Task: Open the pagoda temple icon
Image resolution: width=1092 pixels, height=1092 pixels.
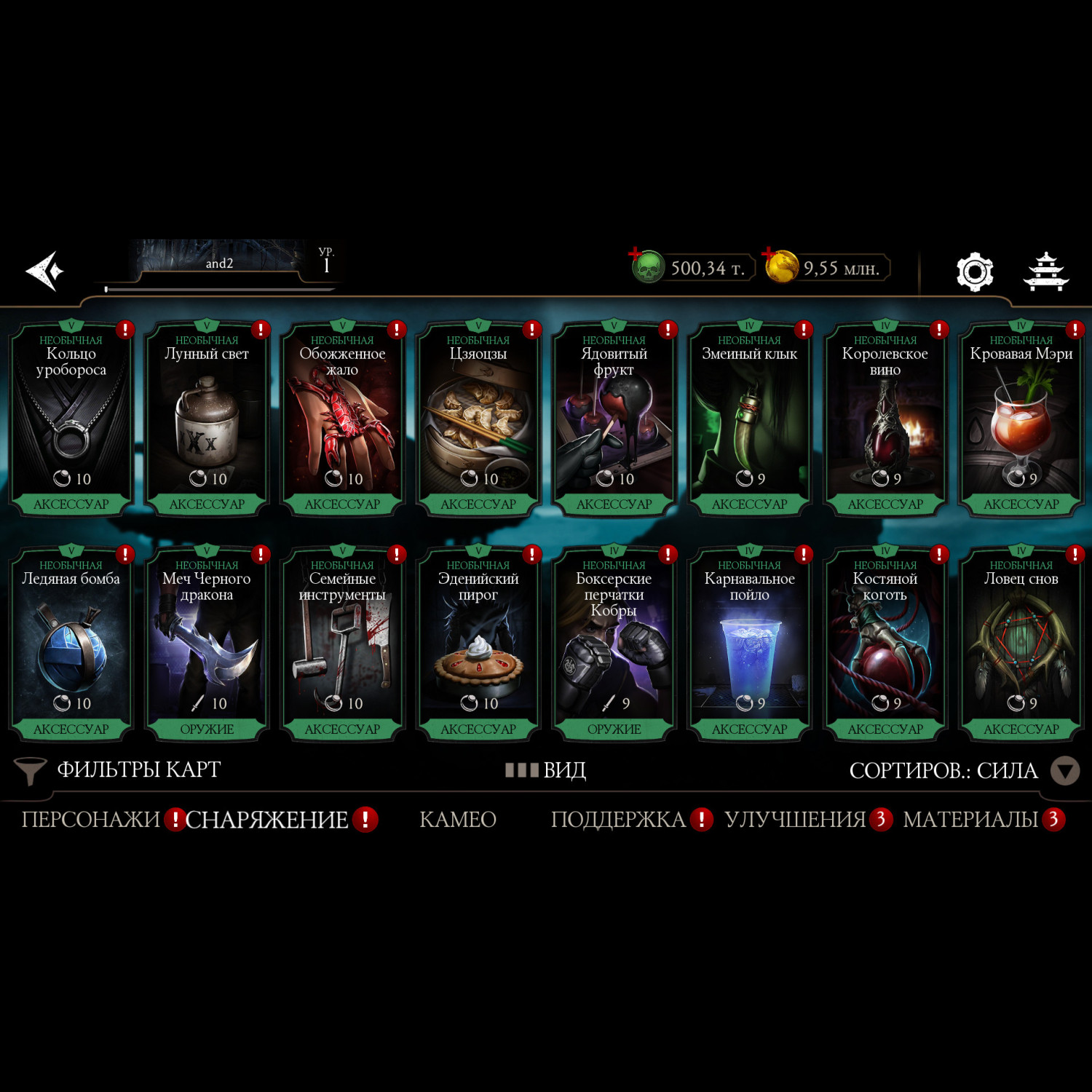Action: (x=1046, y=272)
